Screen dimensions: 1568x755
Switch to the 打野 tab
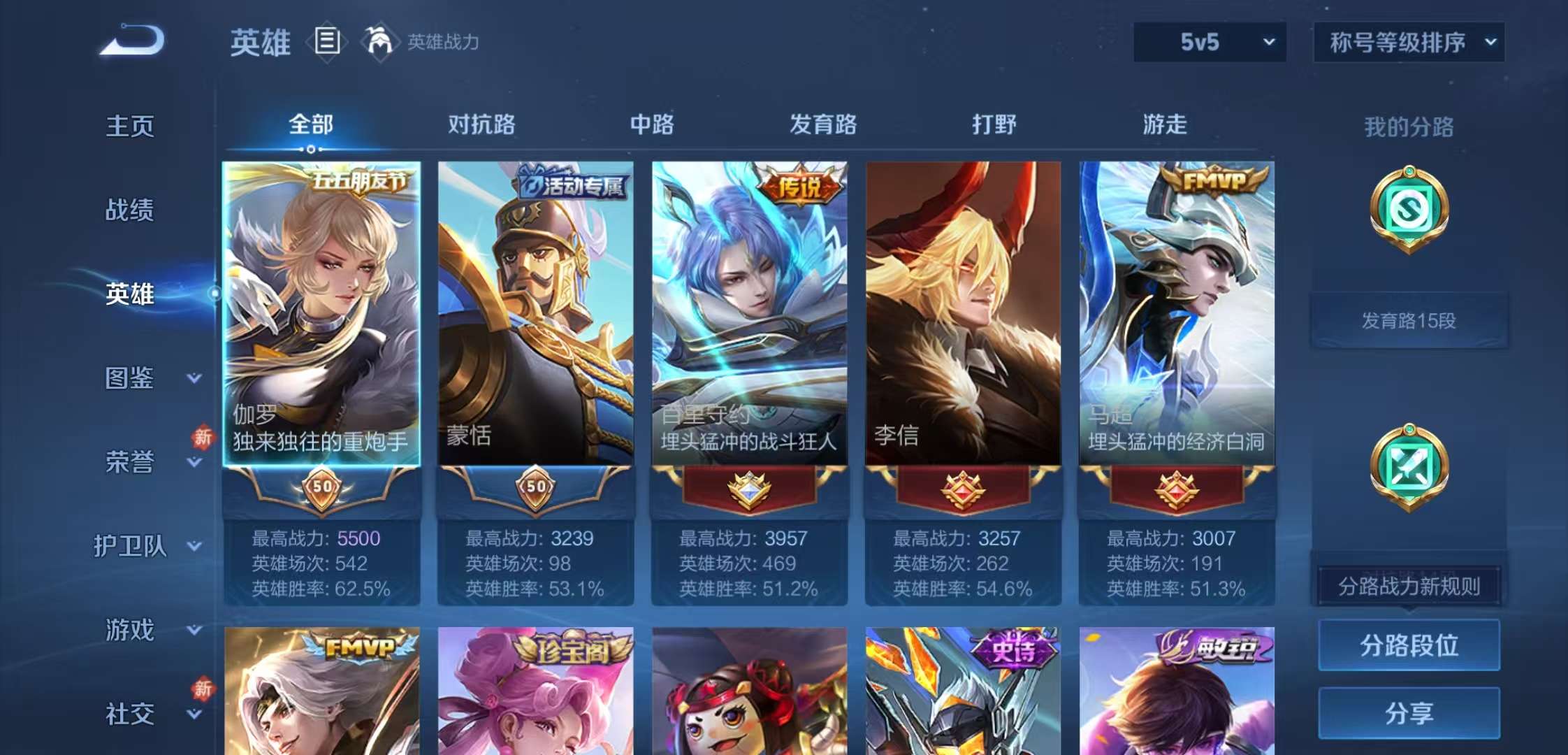tap(995, 126)
